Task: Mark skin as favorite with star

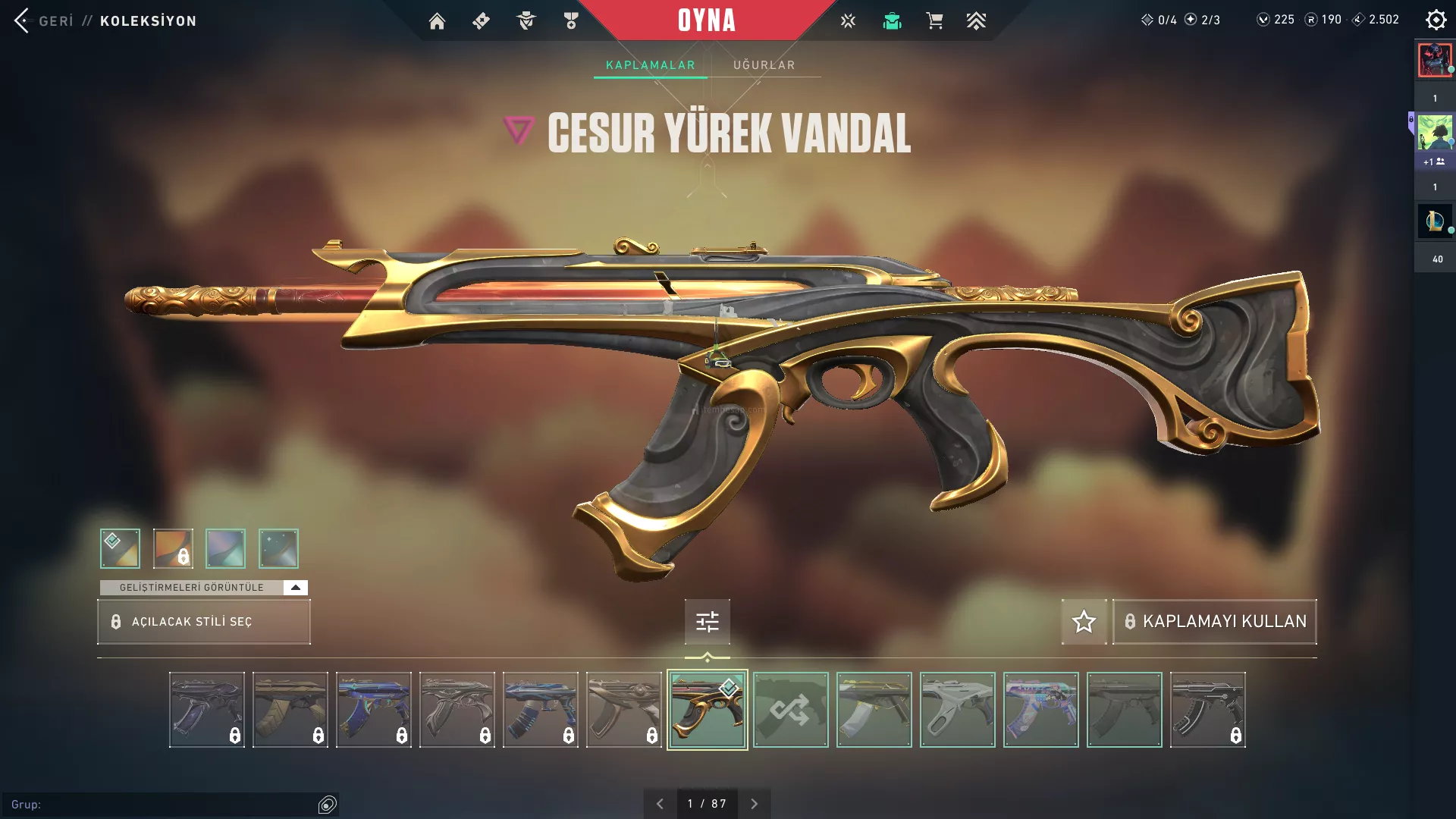Action: click(1084, 622)
